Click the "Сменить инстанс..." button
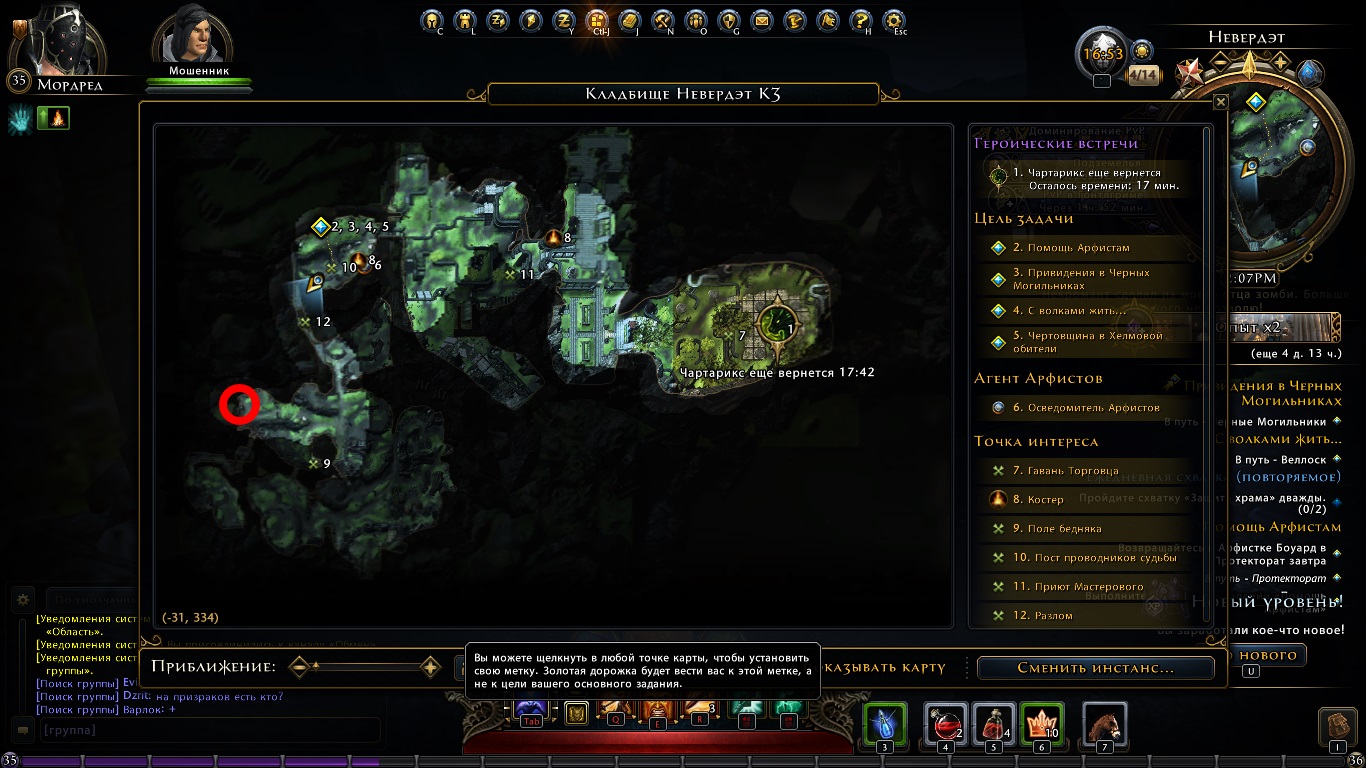1366x768 pixels. click(1095, 668)
